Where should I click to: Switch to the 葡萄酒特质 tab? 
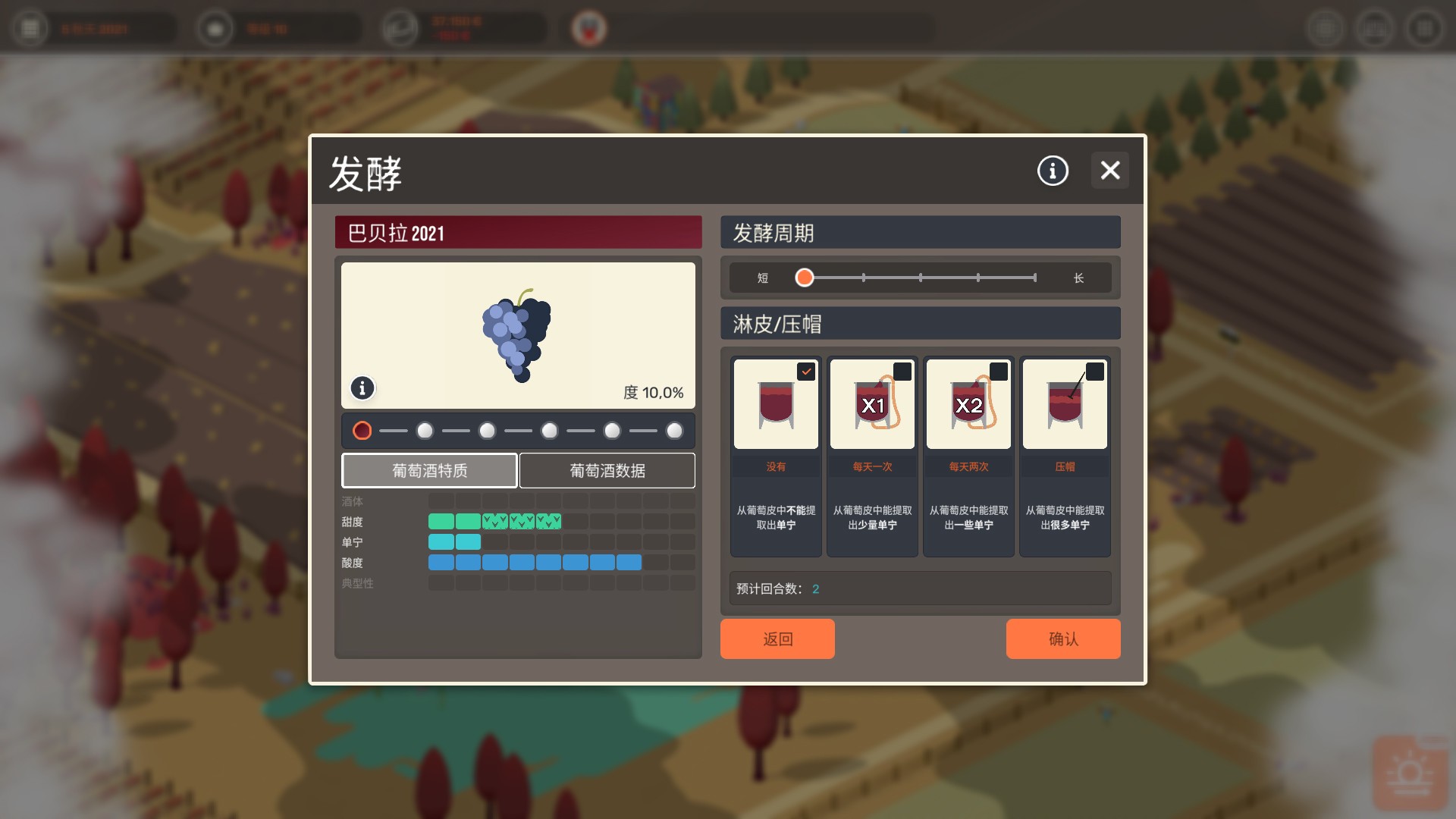click(429, 470)
